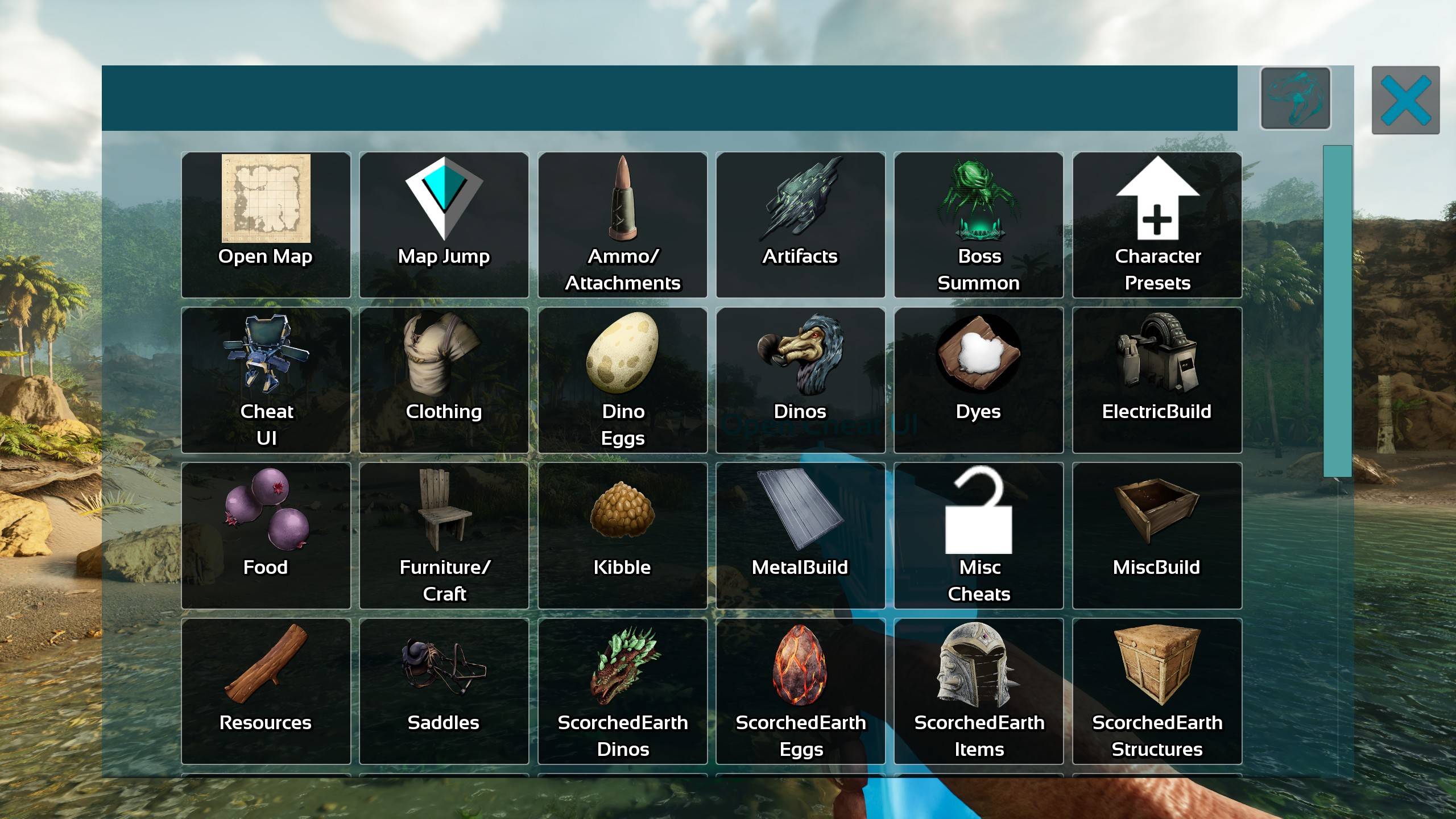
Task: Open the Cheat UI panel
Action: (x=265, y=378)
